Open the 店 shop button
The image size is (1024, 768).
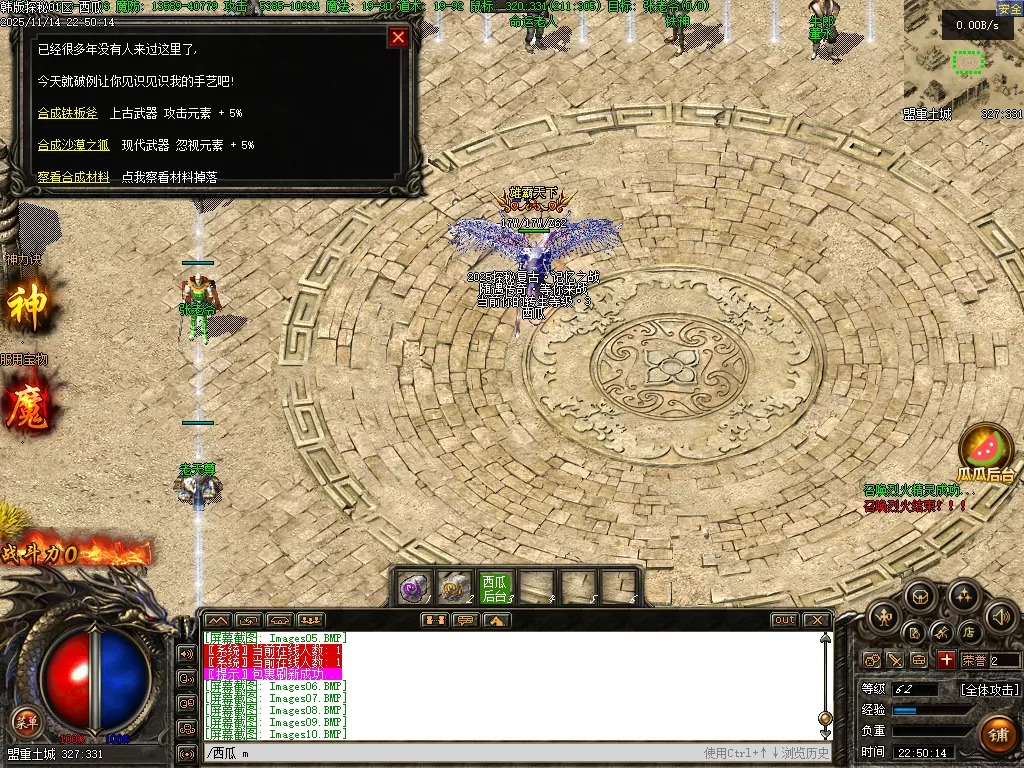click(x=968, y=632)
